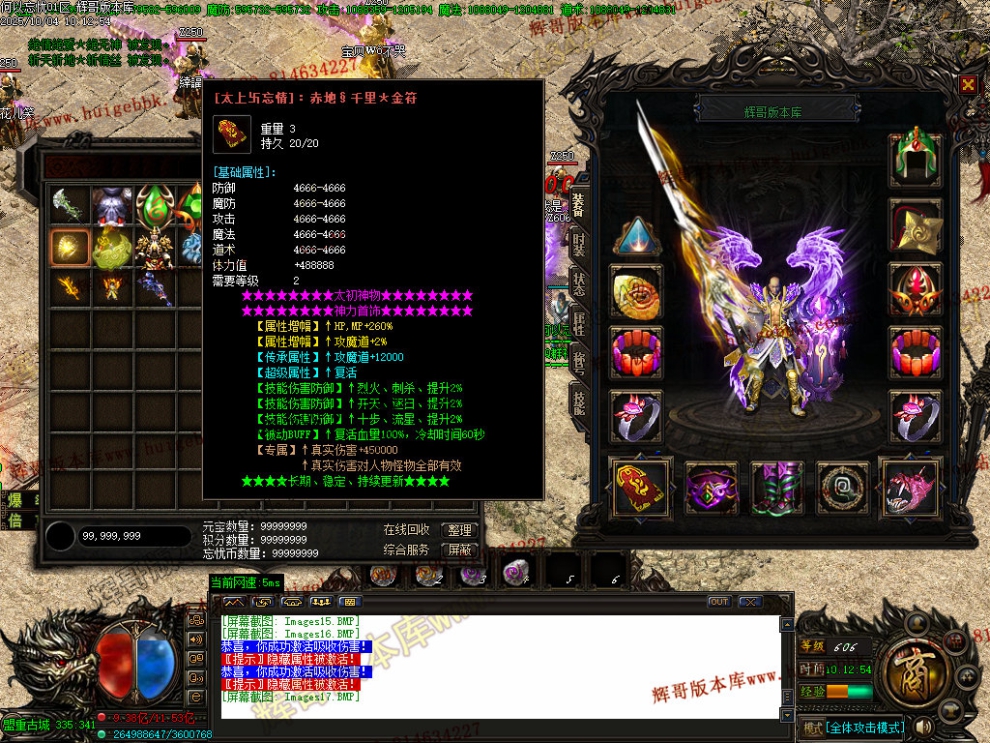Open the 状态 status tab
Viewport: 990px width, 743px height.
[579, 283]
